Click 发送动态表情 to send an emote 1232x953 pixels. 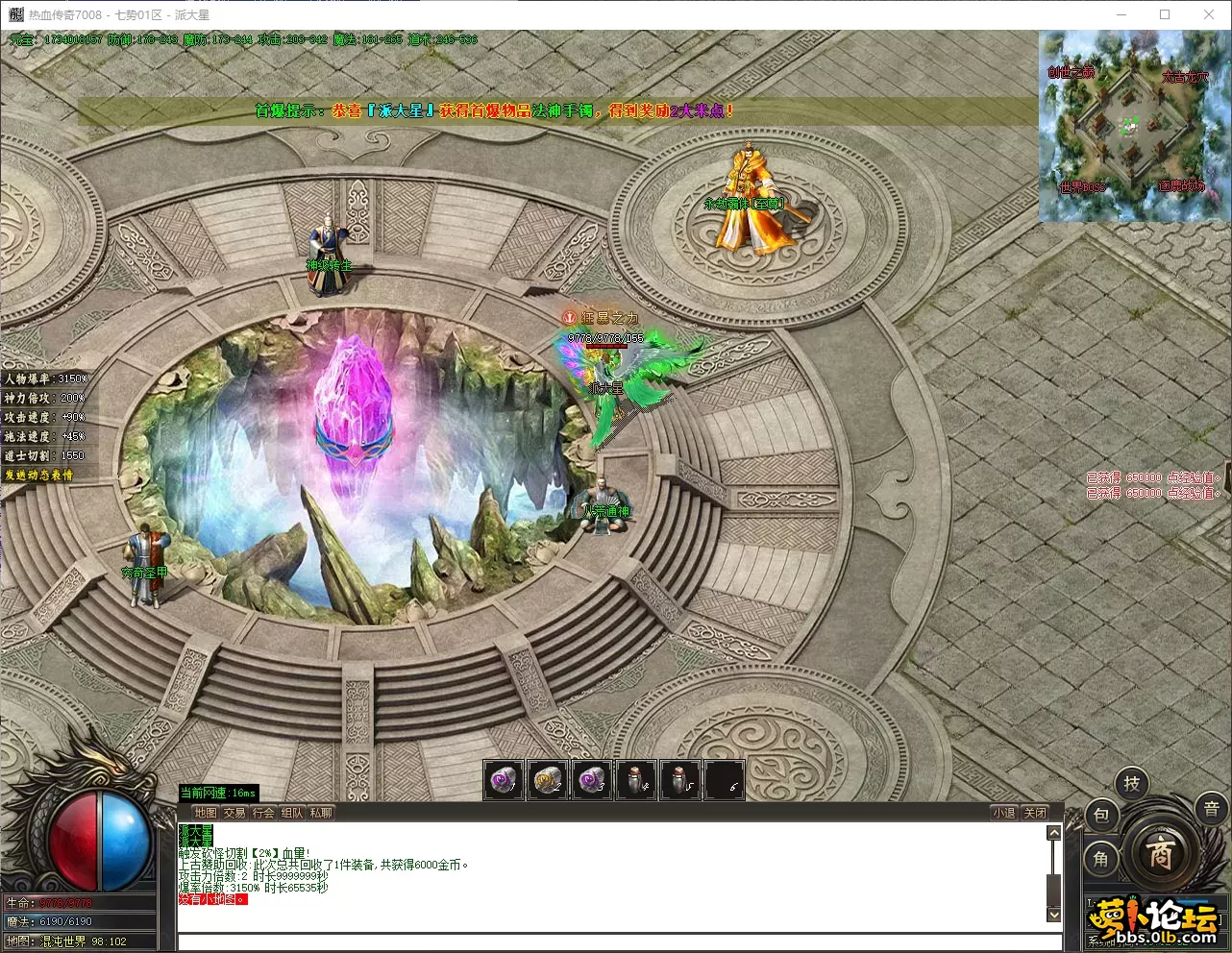(x=38, y=476)
